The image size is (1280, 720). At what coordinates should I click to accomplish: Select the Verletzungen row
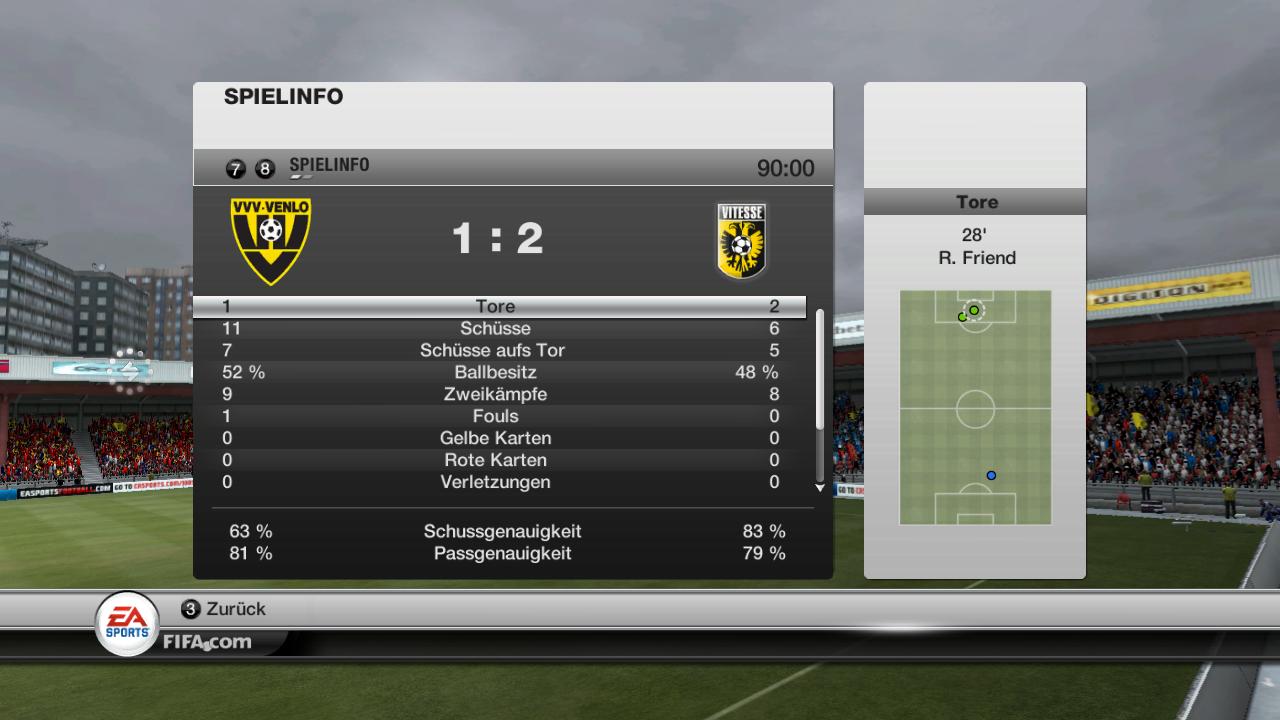(x=496, y=483)
